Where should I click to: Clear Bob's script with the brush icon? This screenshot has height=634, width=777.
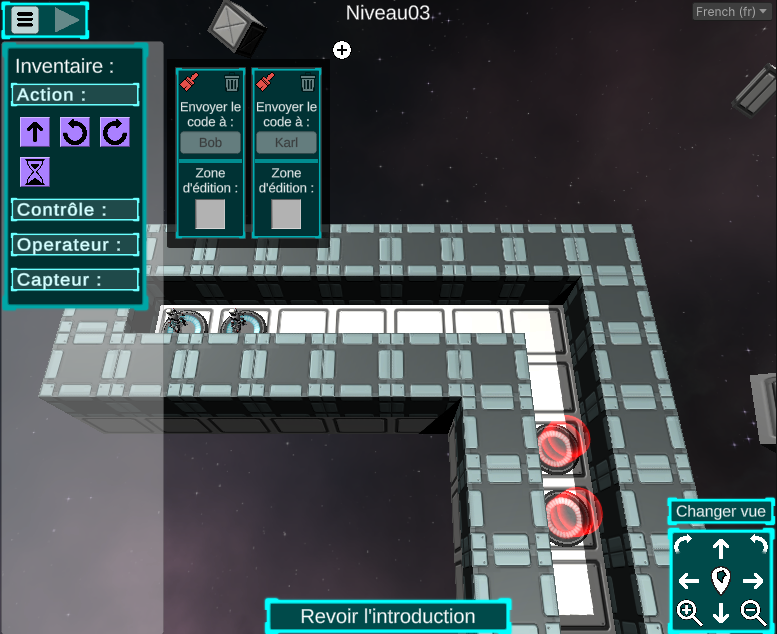(189, 83)
